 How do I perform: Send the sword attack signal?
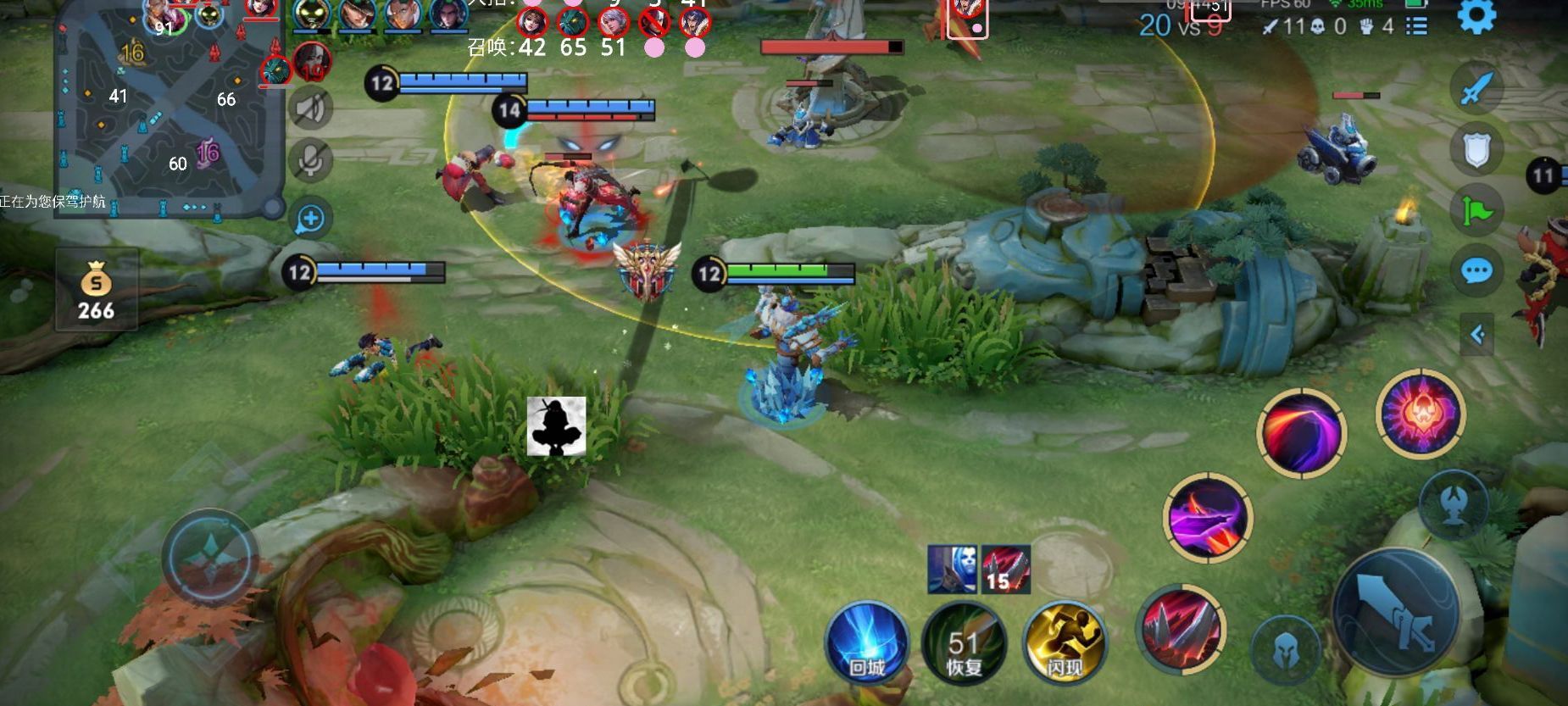pos(1476,88)
